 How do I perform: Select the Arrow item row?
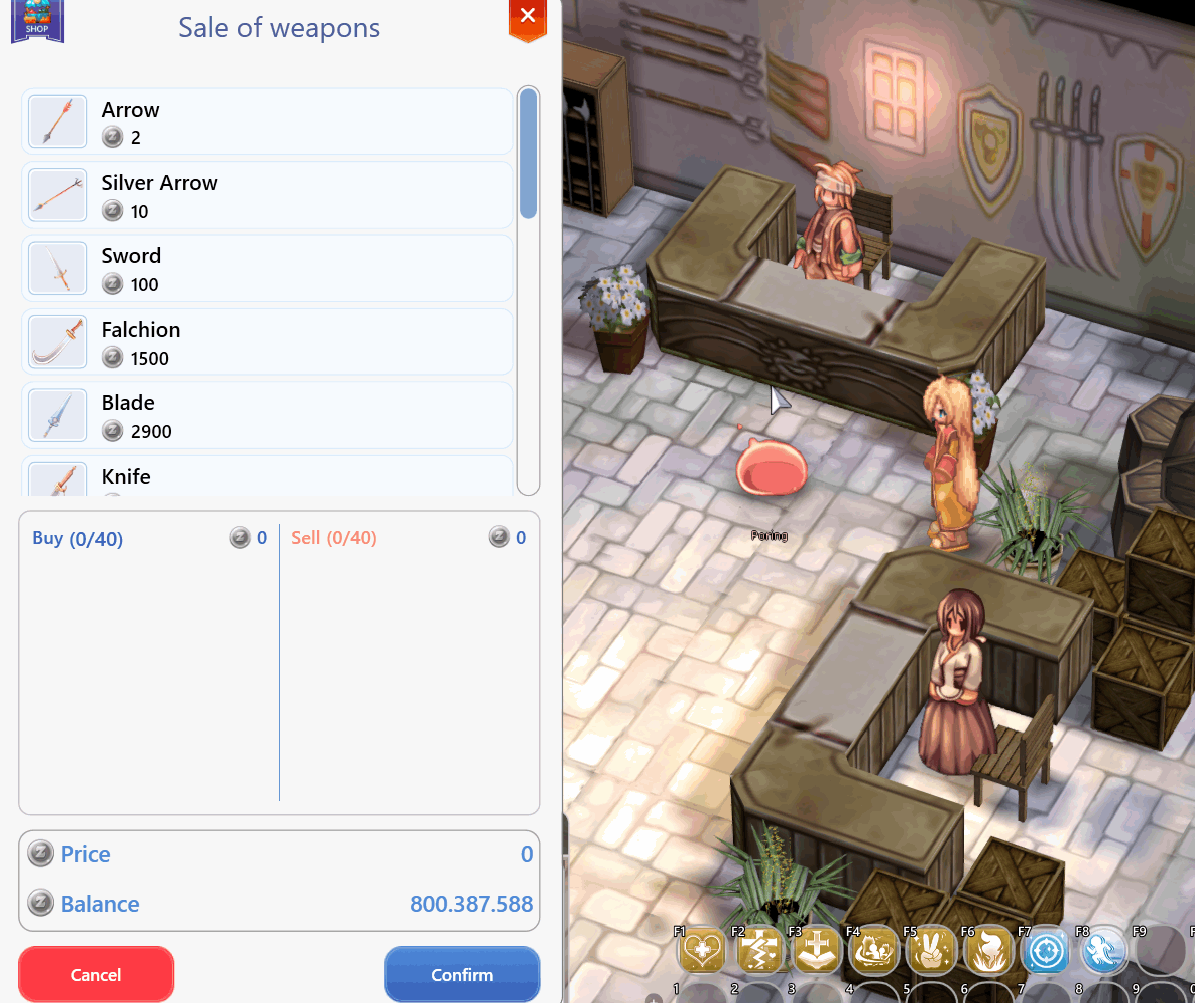[x=267, y=122]
